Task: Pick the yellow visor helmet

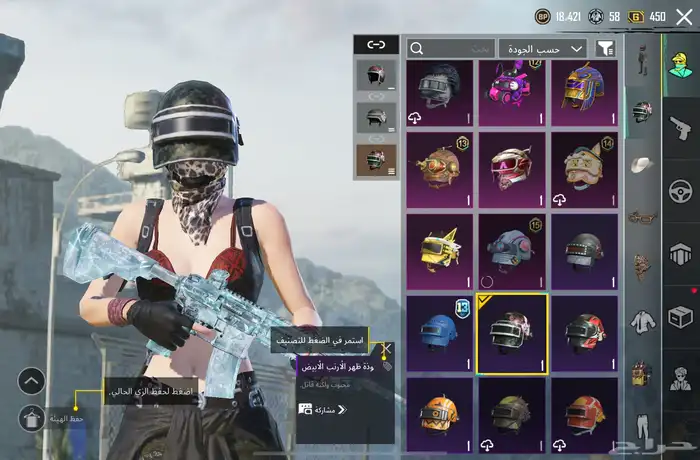Action: (x=440, y=252)
